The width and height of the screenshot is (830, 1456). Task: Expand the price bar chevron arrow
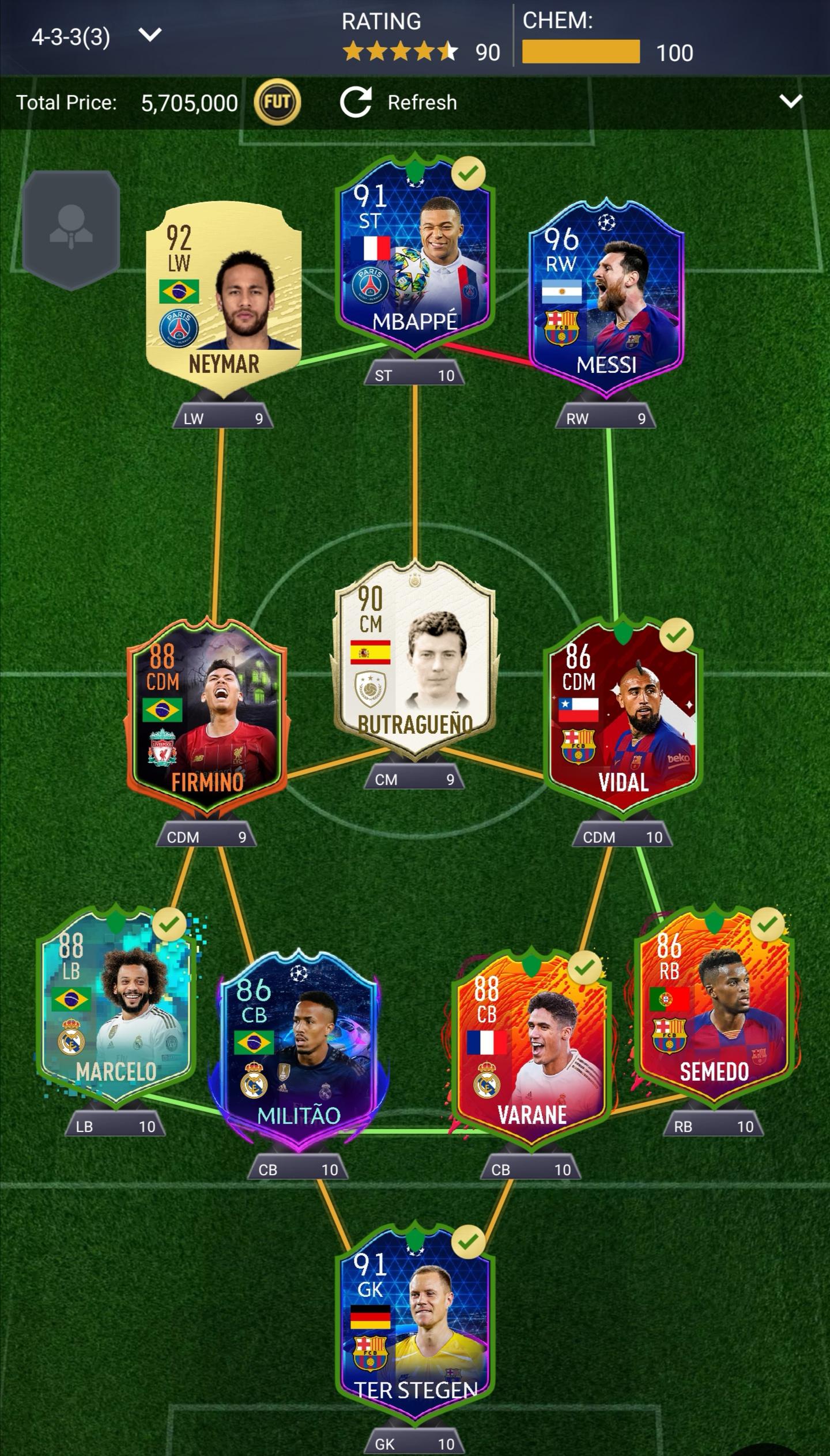tap(790, 102)
